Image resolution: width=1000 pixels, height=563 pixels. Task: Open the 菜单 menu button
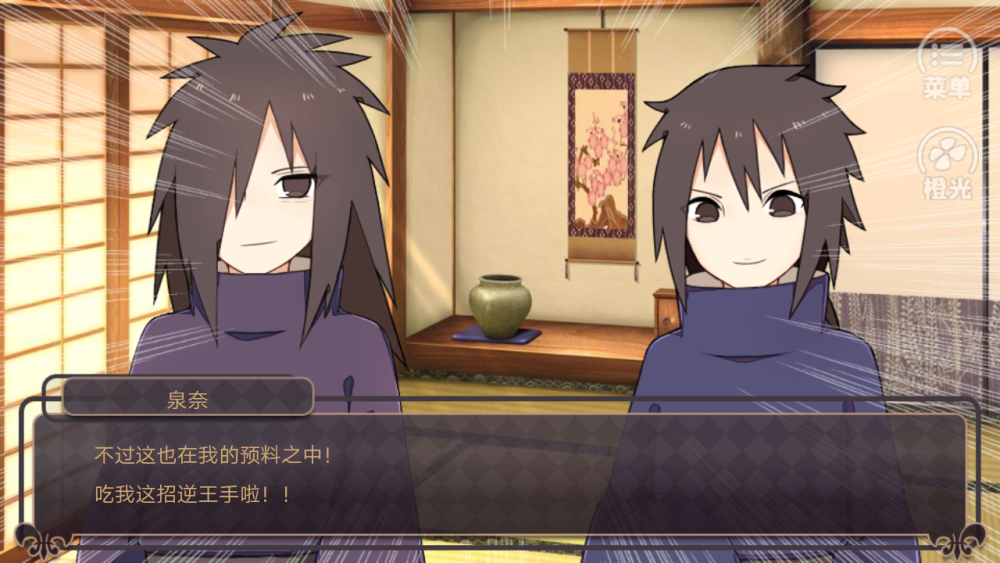[x=946, y=62]
